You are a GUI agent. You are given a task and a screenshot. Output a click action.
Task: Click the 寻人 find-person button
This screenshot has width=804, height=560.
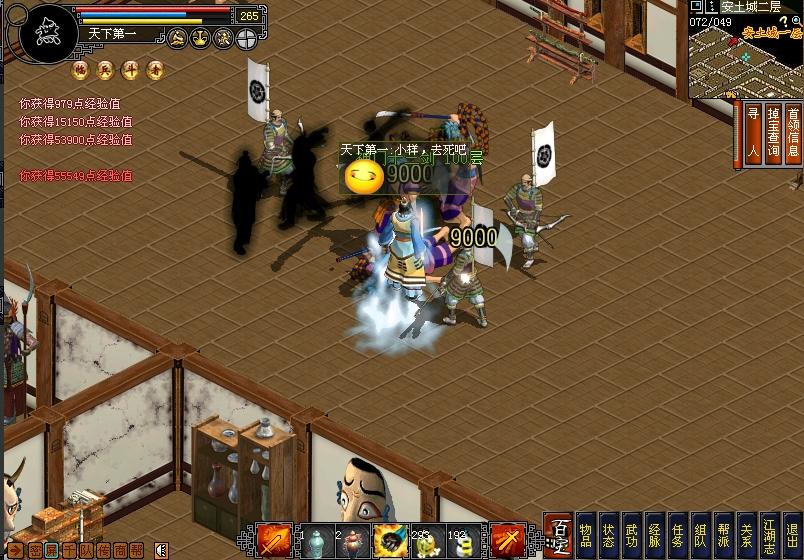(752, 132)
